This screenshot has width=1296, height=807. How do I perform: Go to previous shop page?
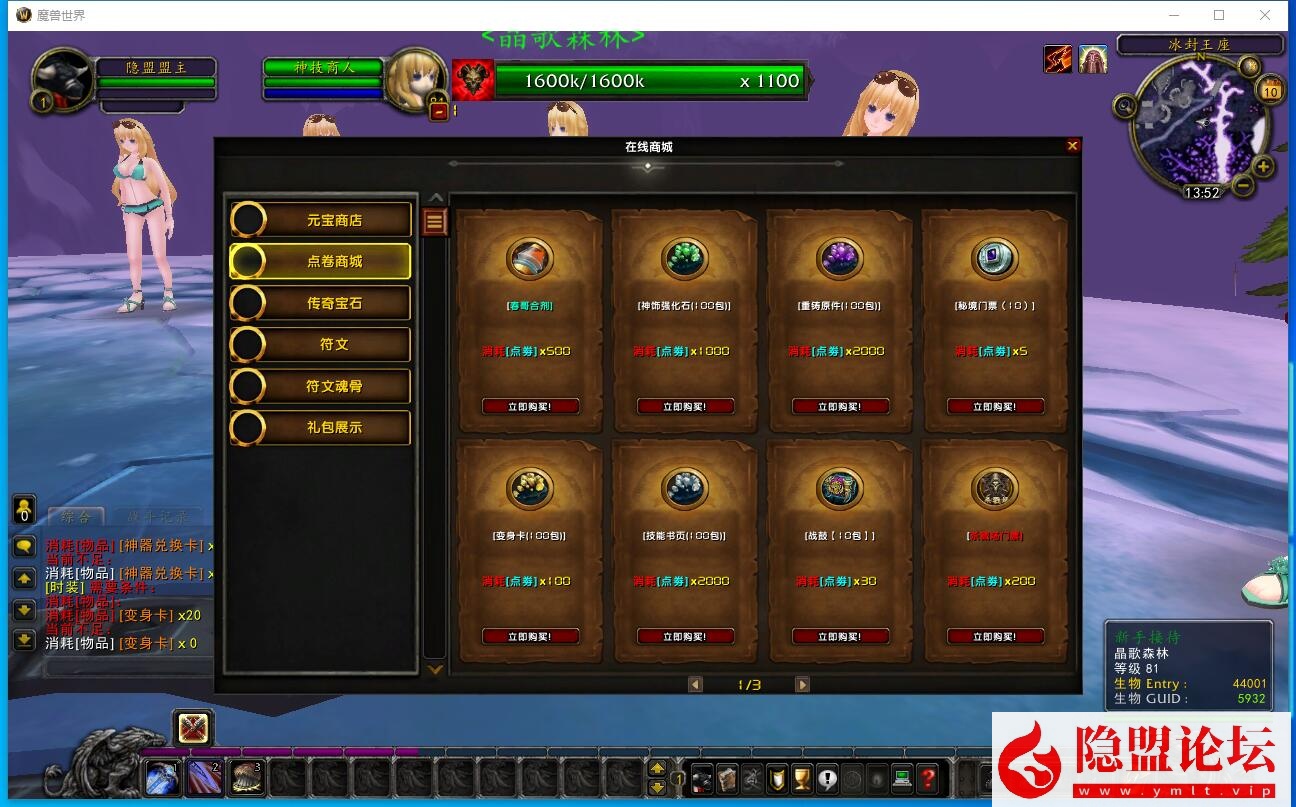click(x=695, y=685)
